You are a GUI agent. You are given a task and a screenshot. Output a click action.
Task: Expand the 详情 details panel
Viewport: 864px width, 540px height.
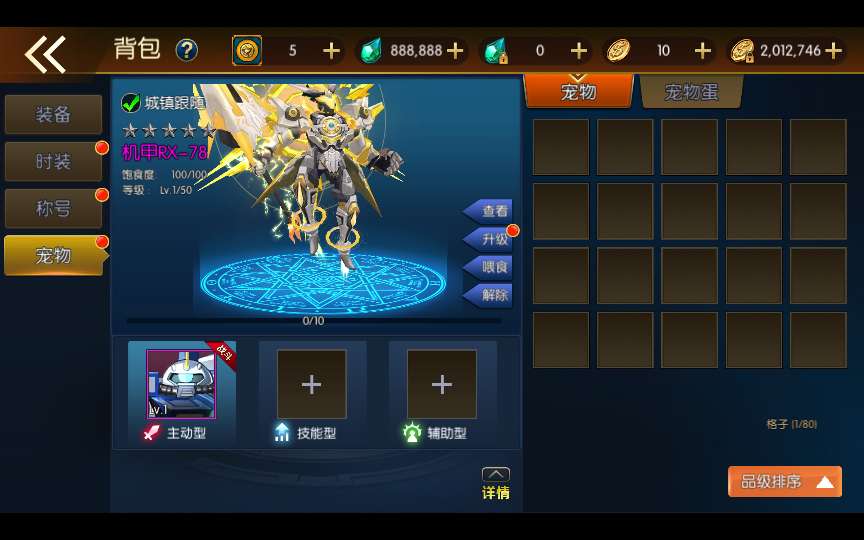(495, 484)
